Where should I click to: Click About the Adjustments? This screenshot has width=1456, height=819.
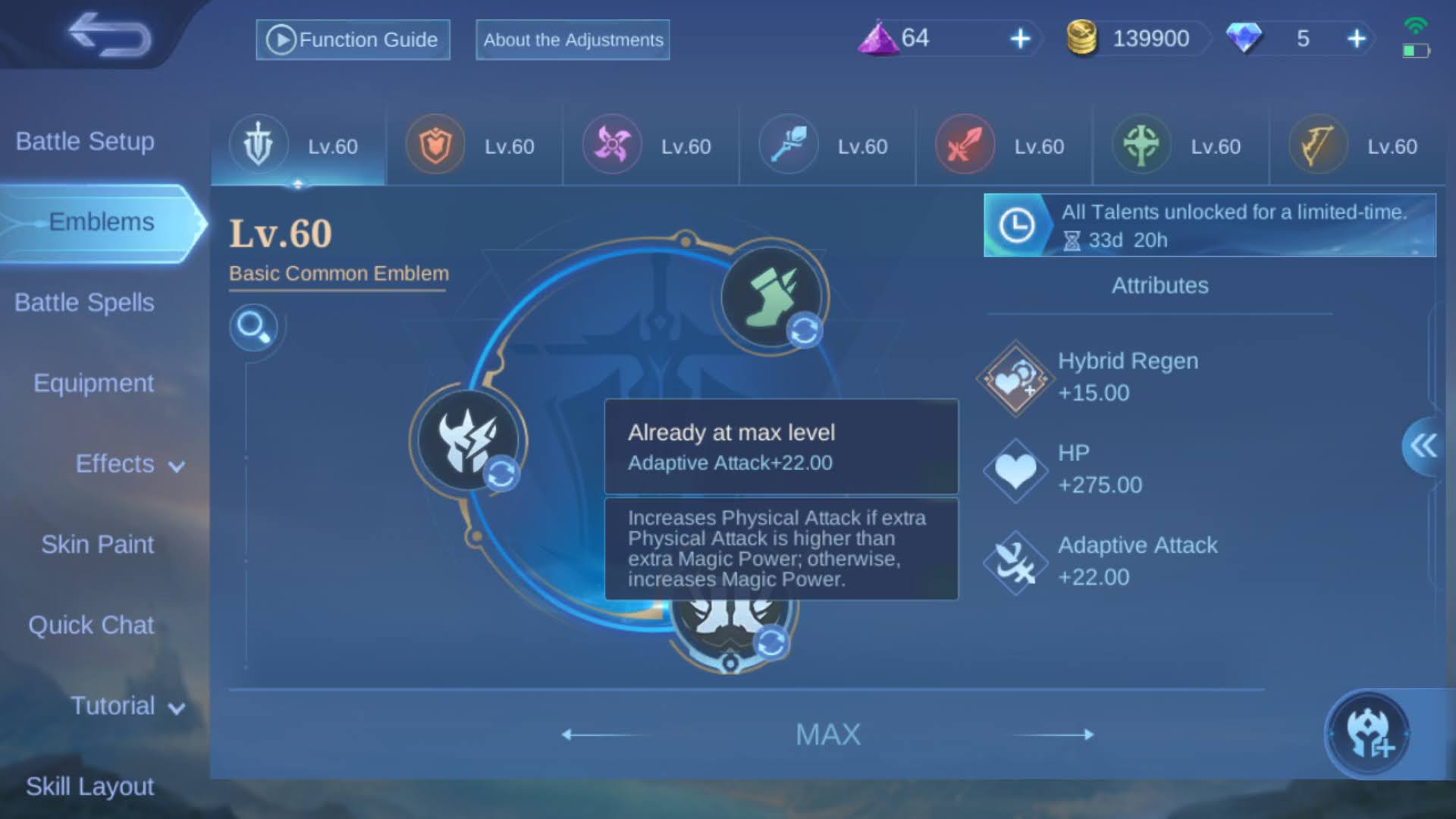572,40
